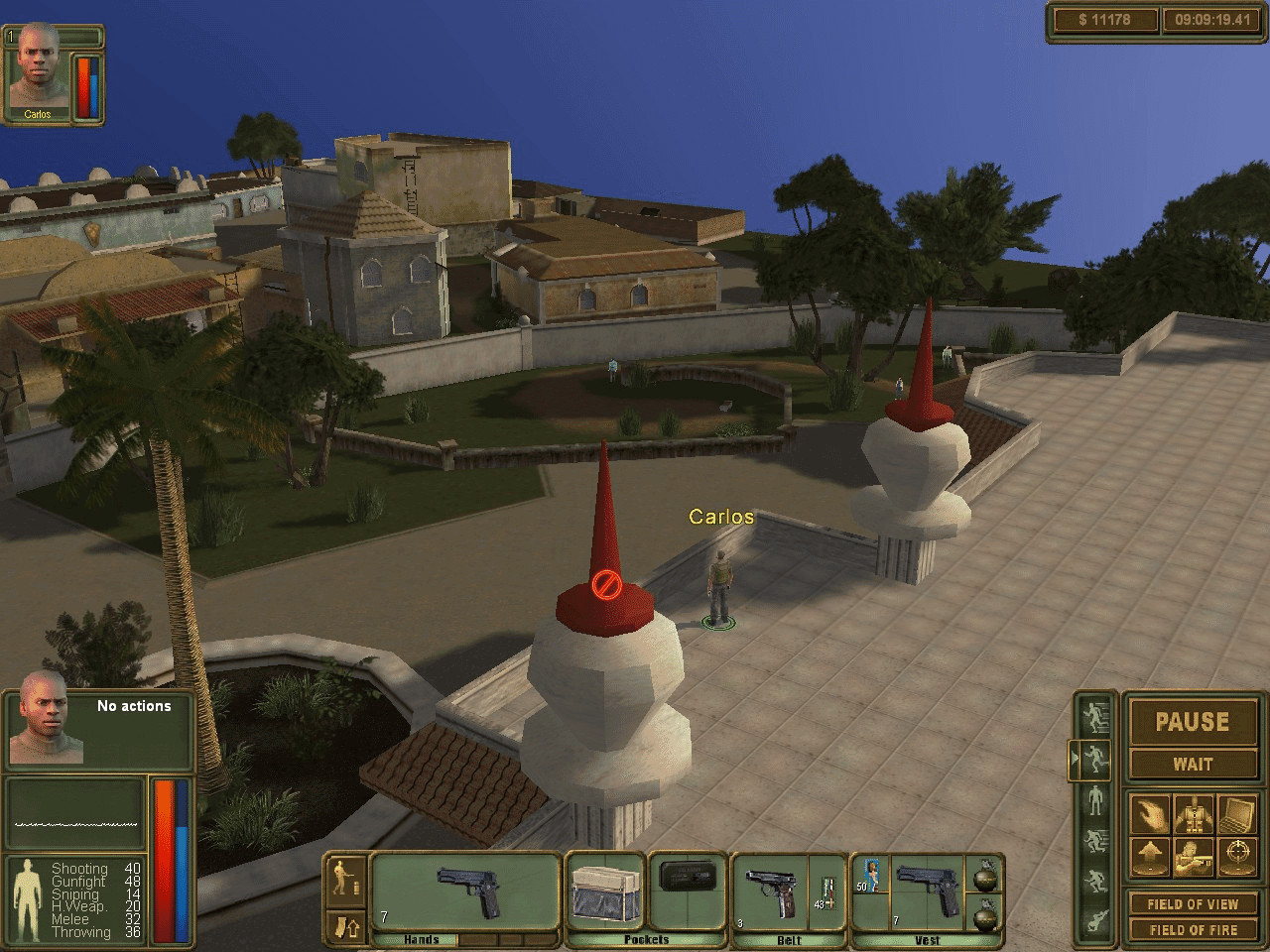Viewport: 1270px width, 952px height.
Task: Choose the standing still stance icon
Action: coord(1095,798)
